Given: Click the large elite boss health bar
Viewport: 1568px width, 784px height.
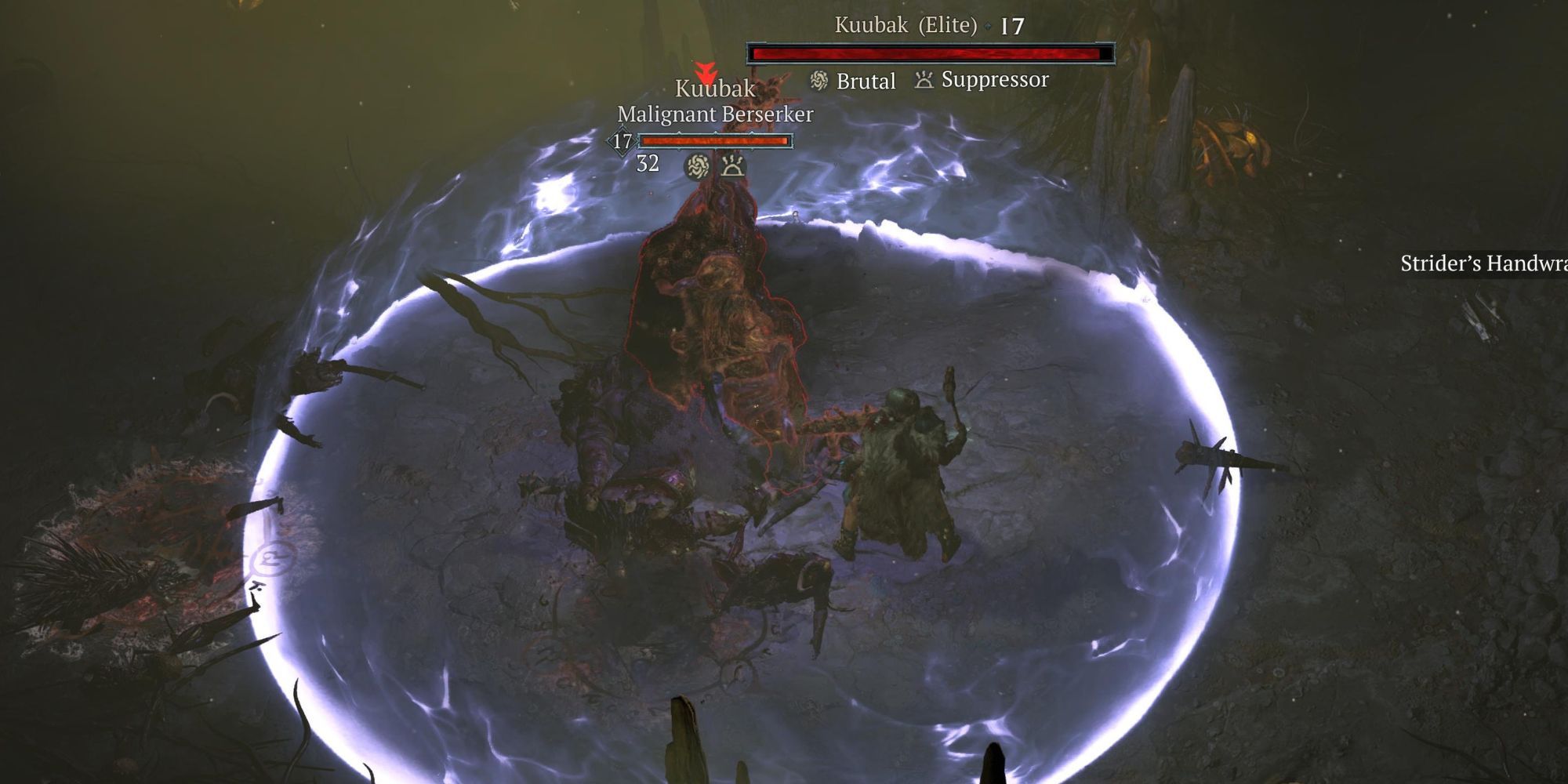Looking at the screenshot, I should (925, 52).
